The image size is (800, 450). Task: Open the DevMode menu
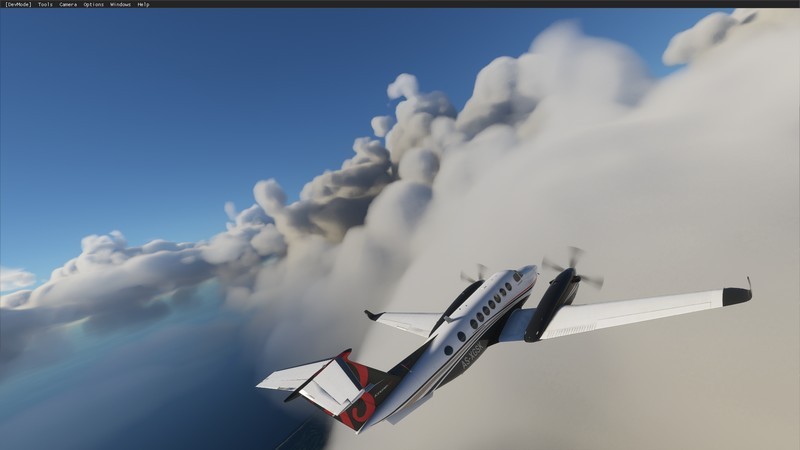[17, 4]
